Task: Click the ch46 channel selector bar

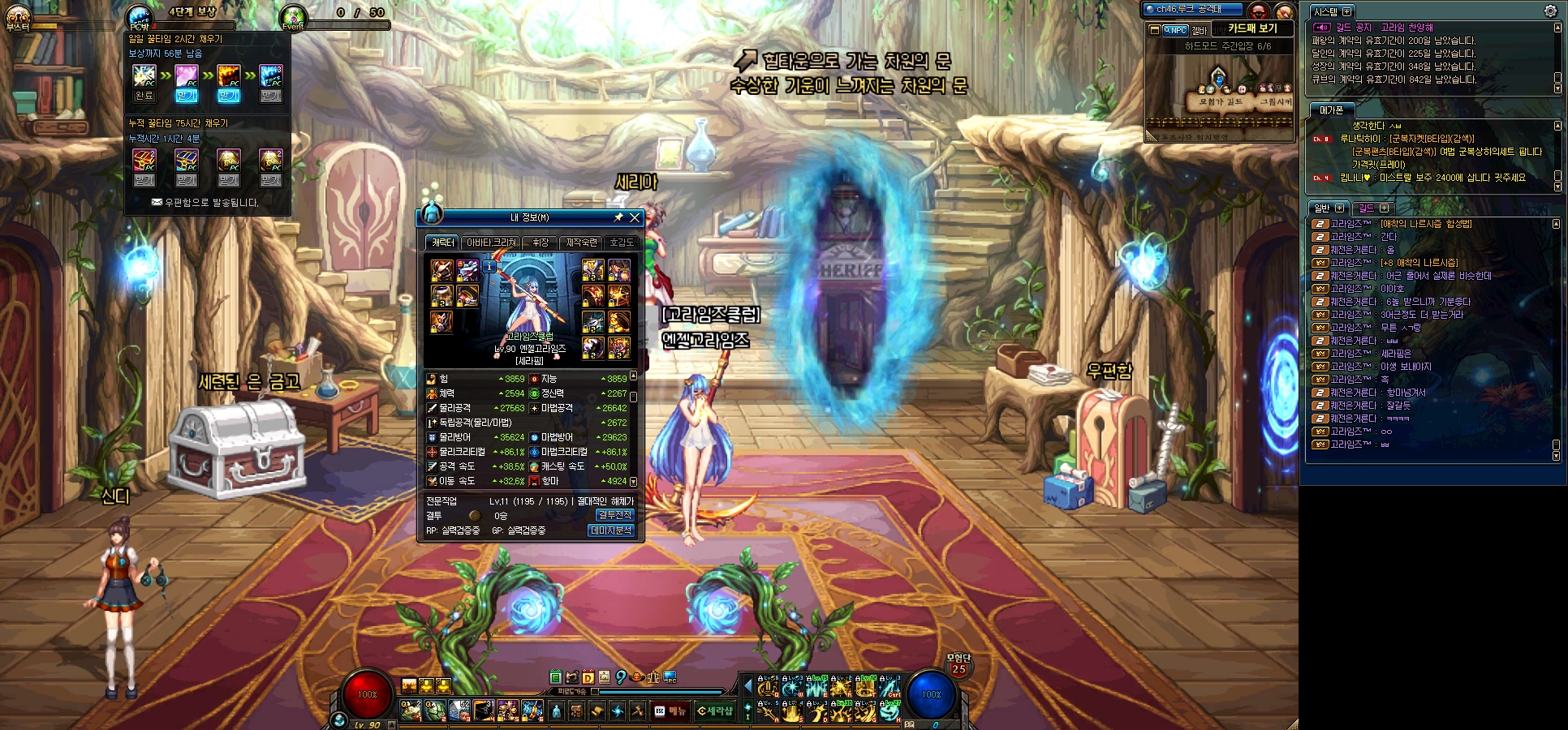Action: tap(1191, 10)
